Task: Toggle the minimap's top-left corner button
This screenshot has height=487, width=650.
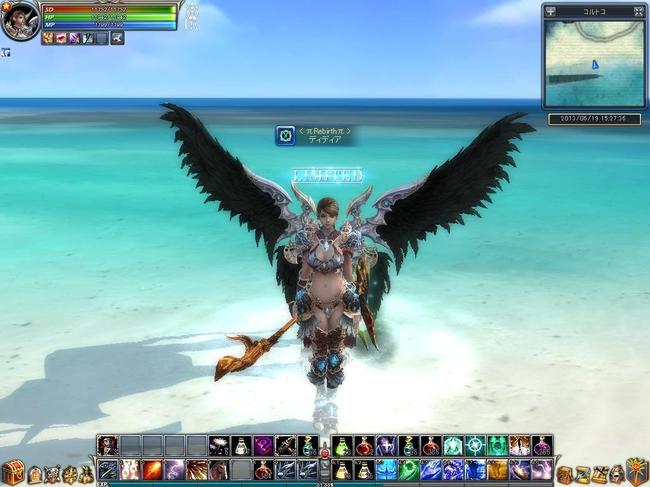Action: tap(550, 11)
